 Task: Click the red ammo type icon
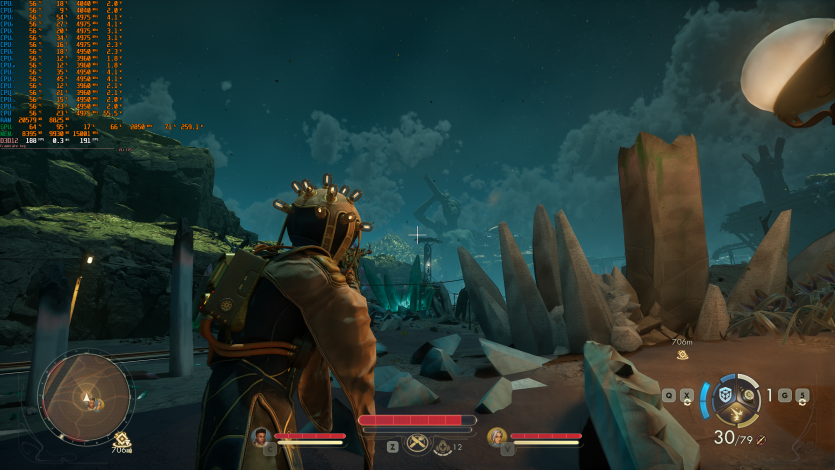(x=761, y=439)
